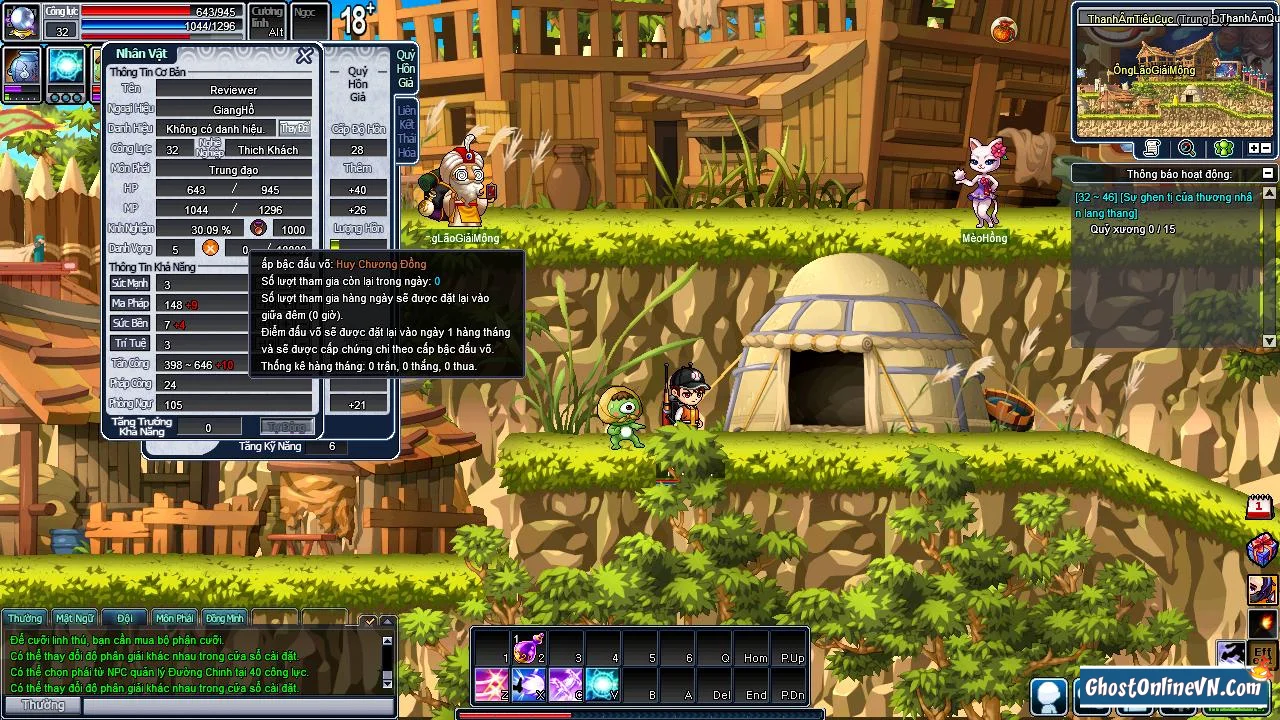Image resolution: width=1280 pixels, height=720 pixels.
Task: Open the Đội party chat tab
Action: (125, 618)
